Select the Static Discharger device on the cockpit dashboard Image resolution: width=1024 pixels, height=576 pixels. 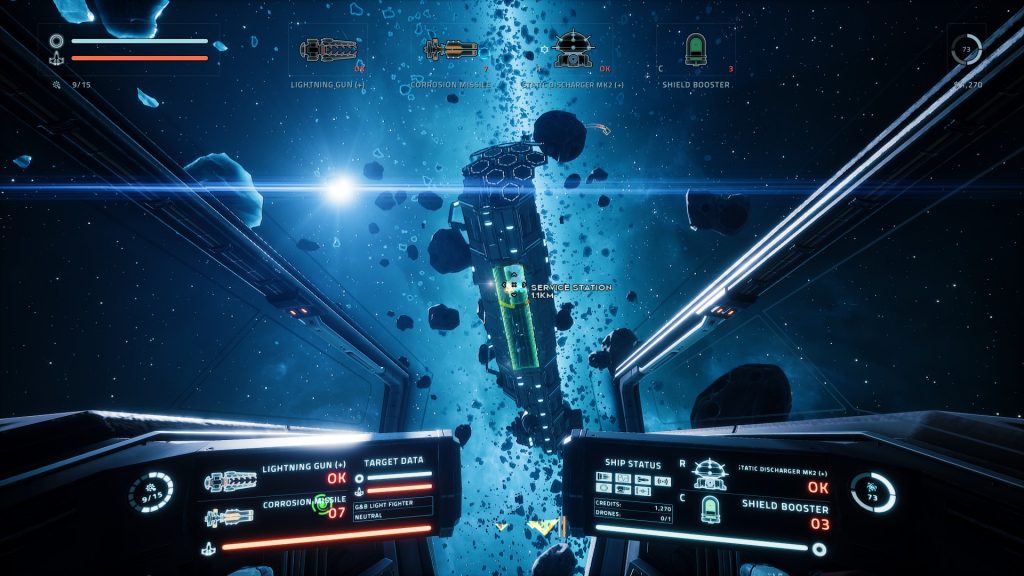[711, 473]
